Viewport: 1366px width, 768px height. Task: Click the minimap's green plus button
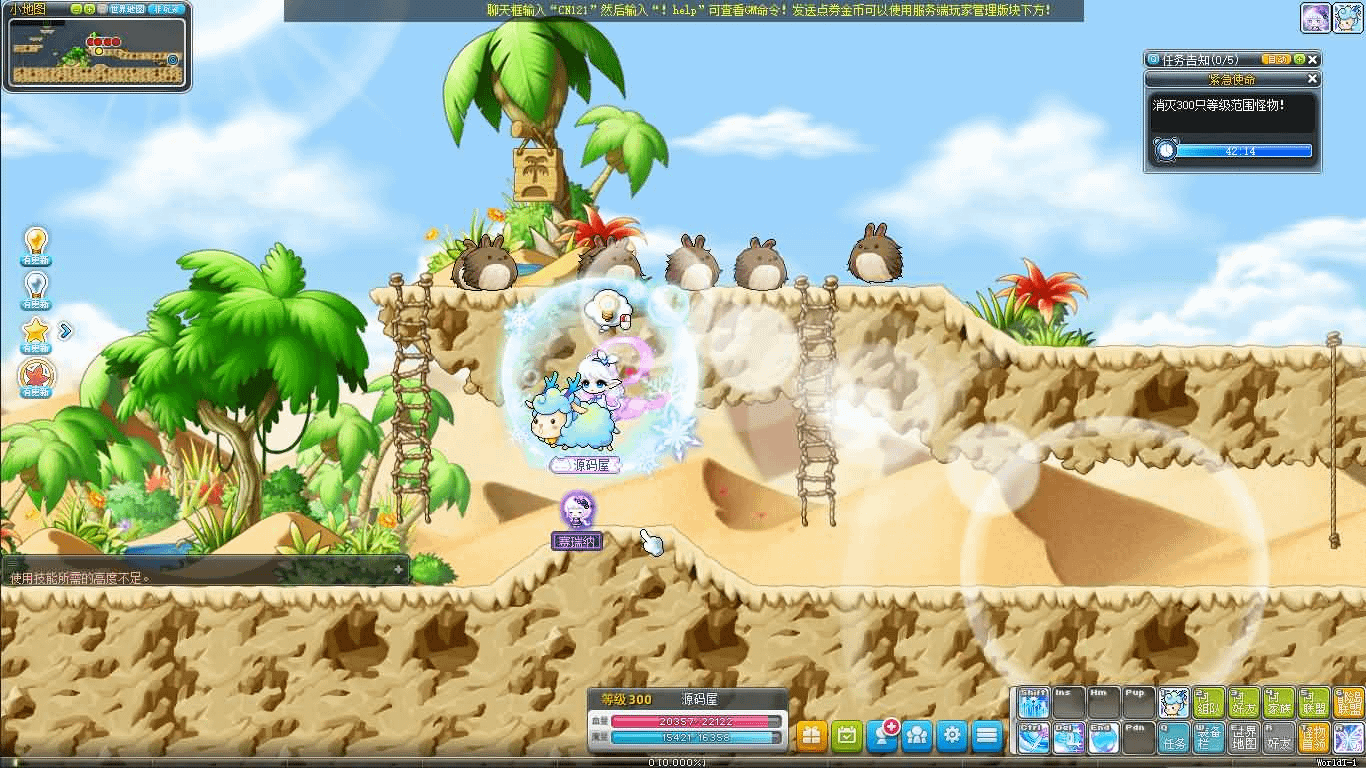[90, 9]
